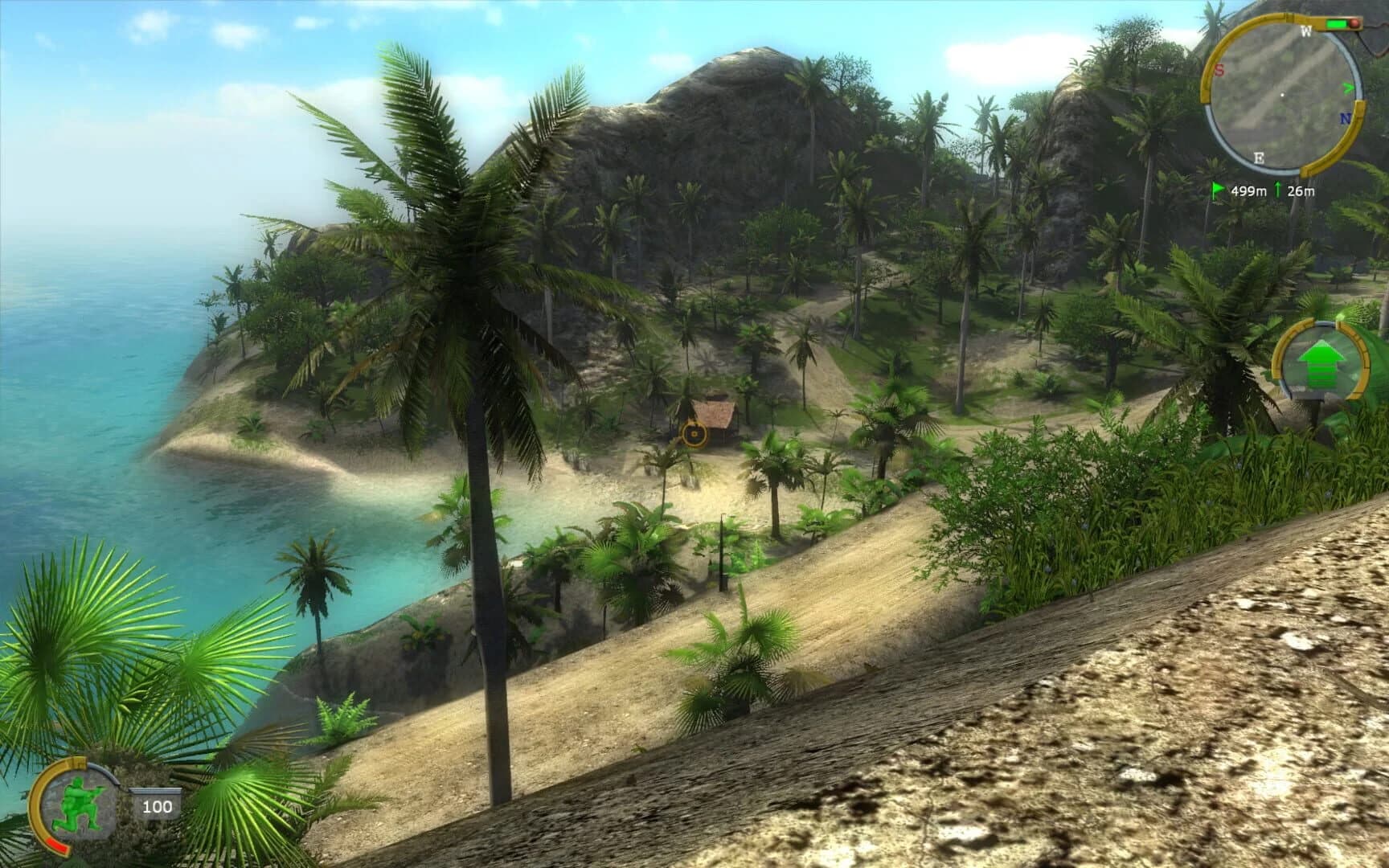Click the green kneeling soldier health icon
Screen dimensions: 1389x868
pyautogui.click(x=78, y=802)
